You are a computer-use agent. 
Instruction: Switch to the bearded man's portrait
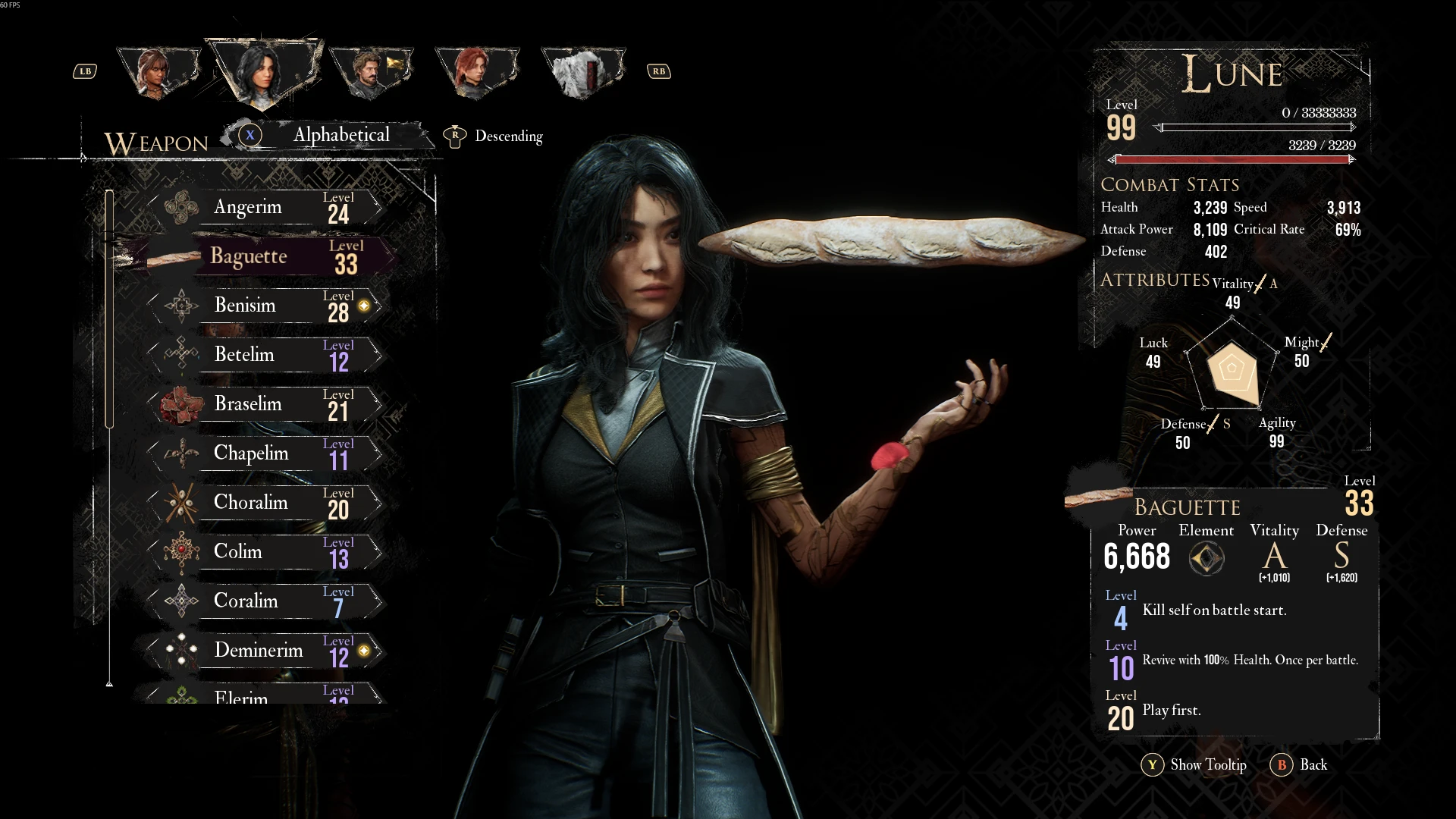[370, 72]
